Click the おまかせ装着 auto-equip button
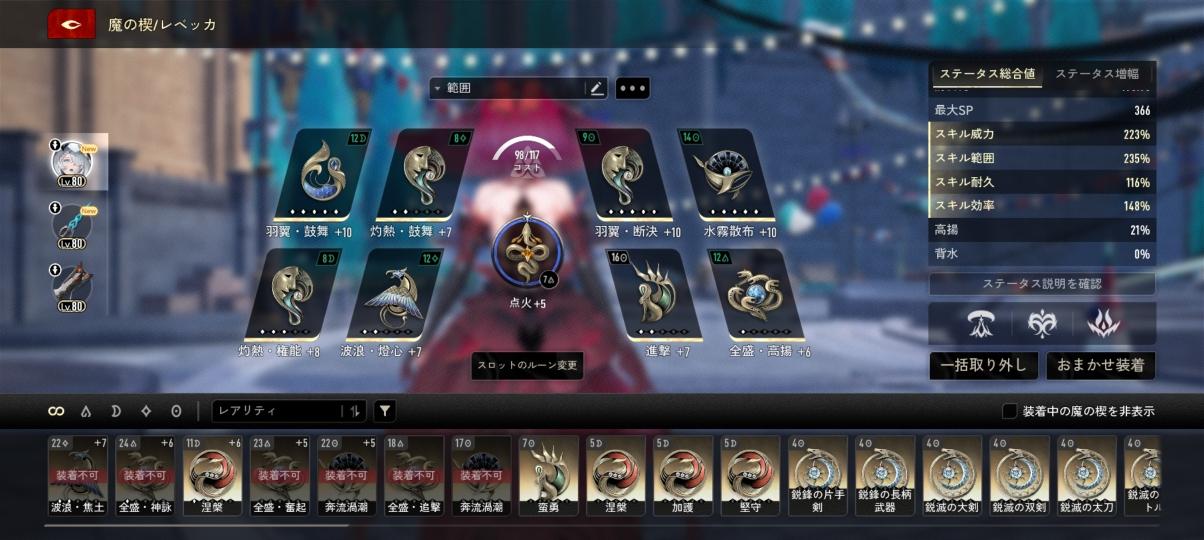Screen dimensions: 1204x540 (1101, 365)
